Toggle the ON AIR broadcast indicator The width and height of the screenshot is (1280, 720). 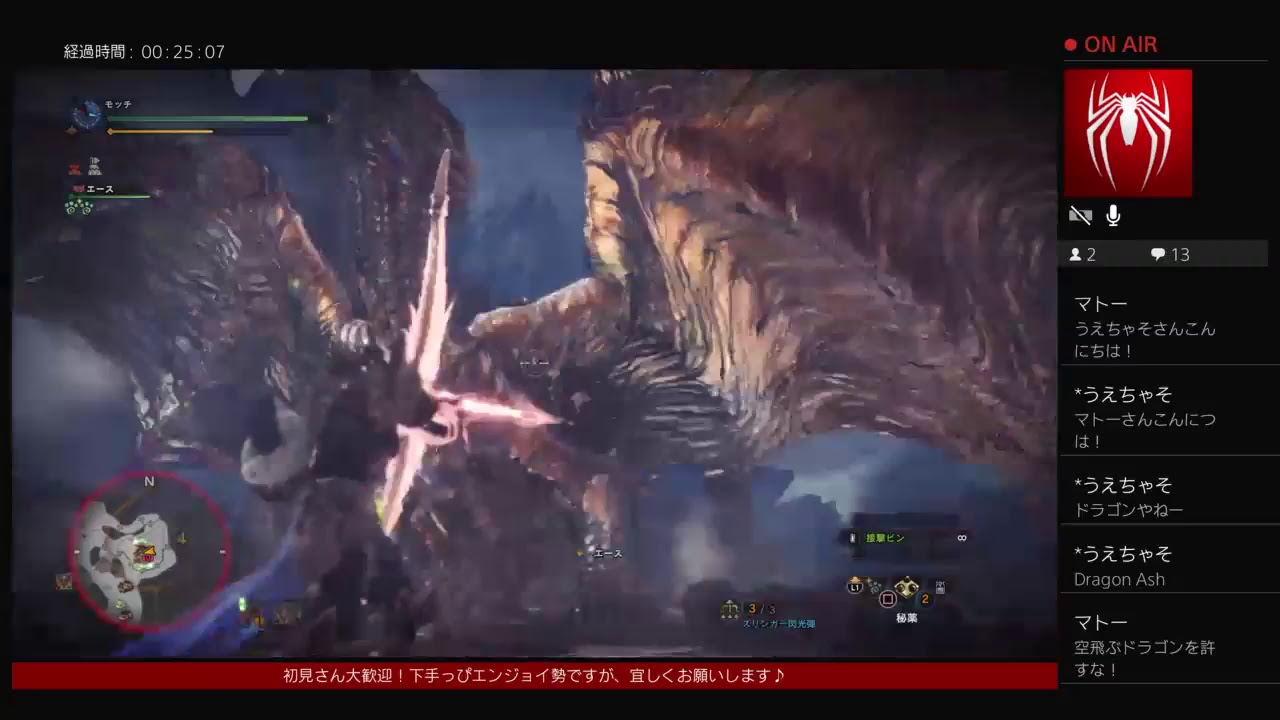pos(1110,44)
